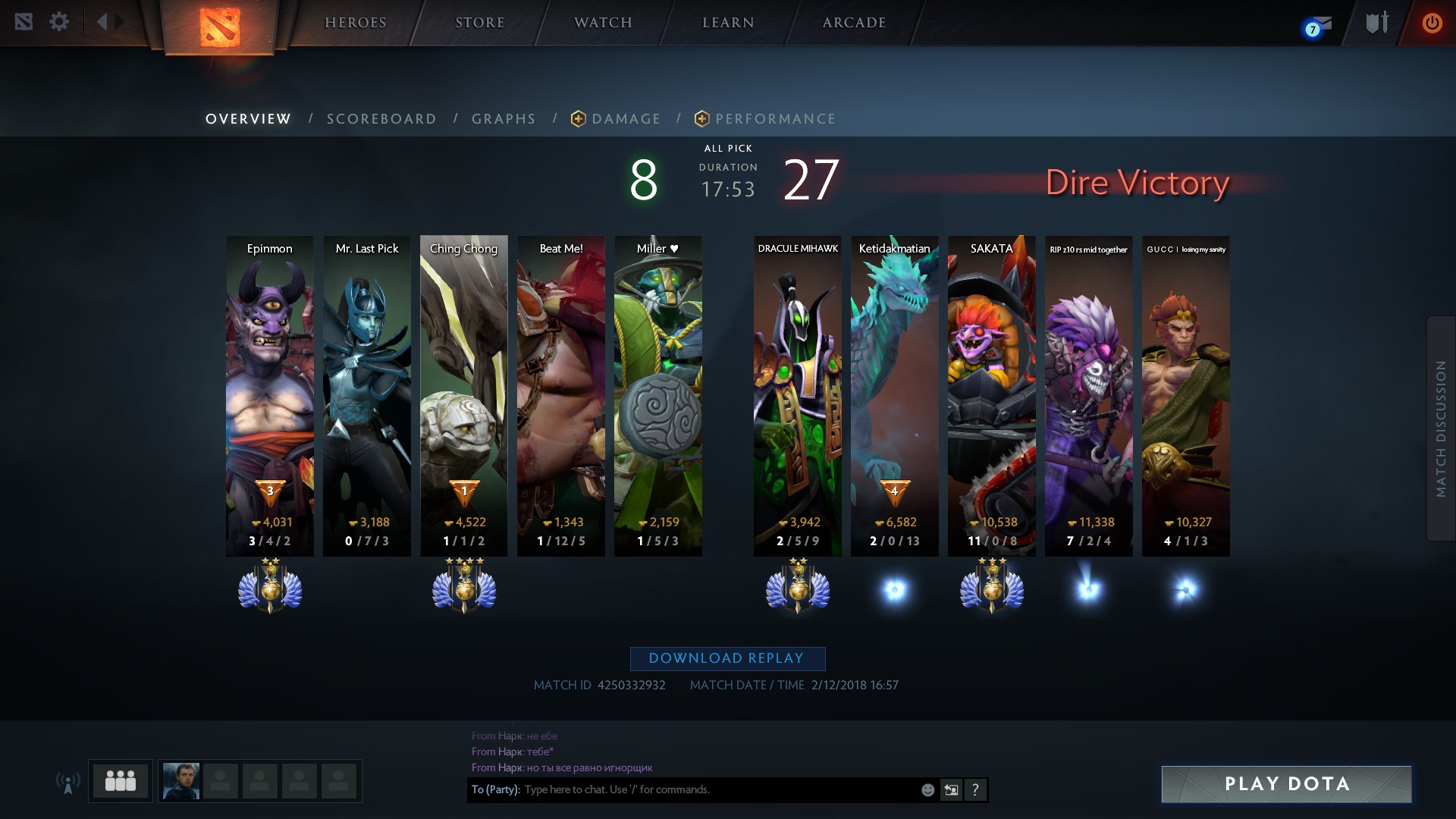Open the Performance tab
Image resolution: width=1456 pixels, height=819 pixels.
click(x=774, y=119)
